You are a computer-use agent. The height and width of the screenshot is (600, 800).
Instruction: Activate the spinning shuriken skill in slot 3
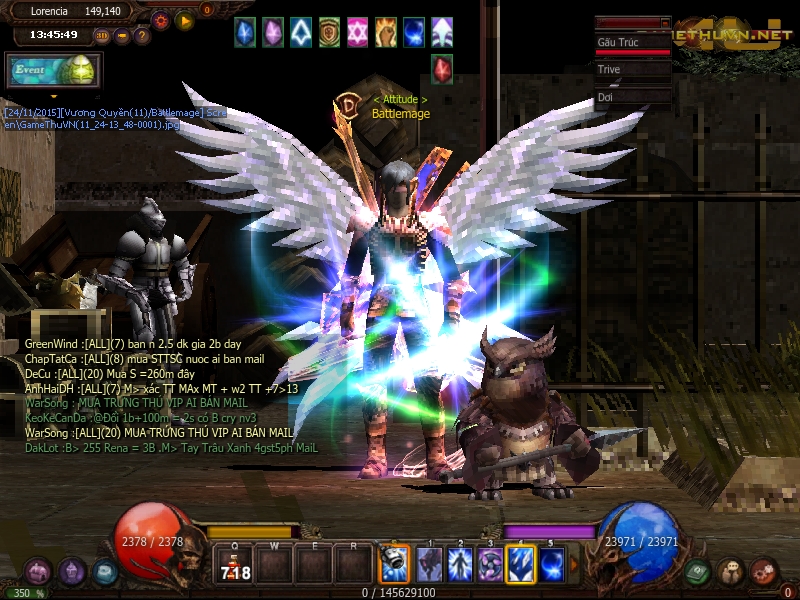tap(490, 565)
